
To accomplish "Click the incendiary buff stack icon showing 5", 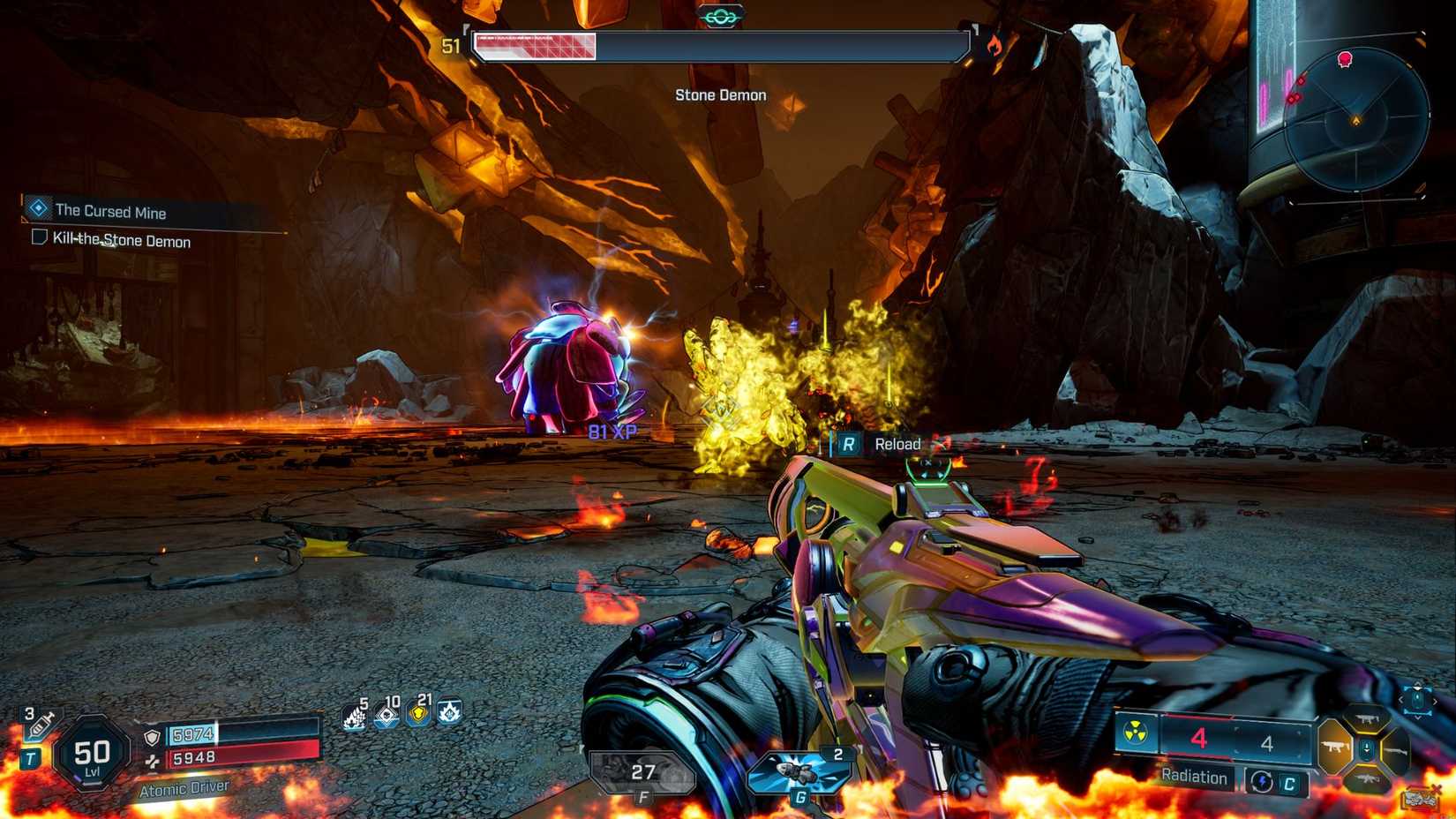I will pyautogui.click(x=352, y=717).
